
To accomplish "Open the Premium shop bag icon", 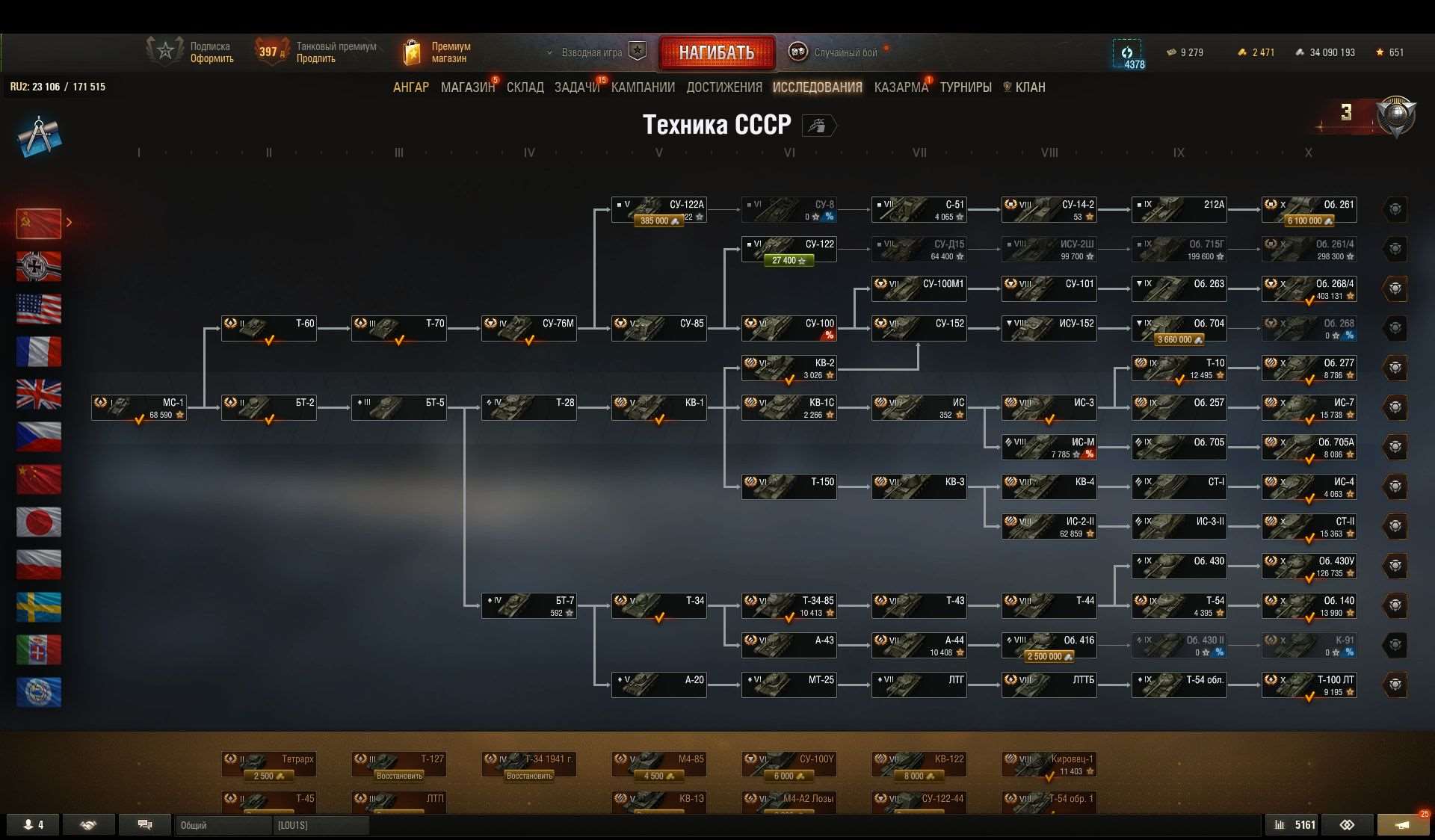I will point(413,51).
